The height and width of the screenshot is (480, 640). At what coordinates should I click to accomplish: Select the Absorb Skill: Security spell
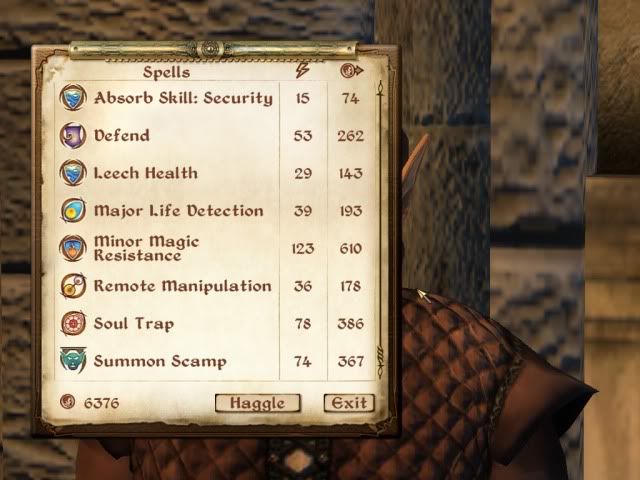[182, 98]
